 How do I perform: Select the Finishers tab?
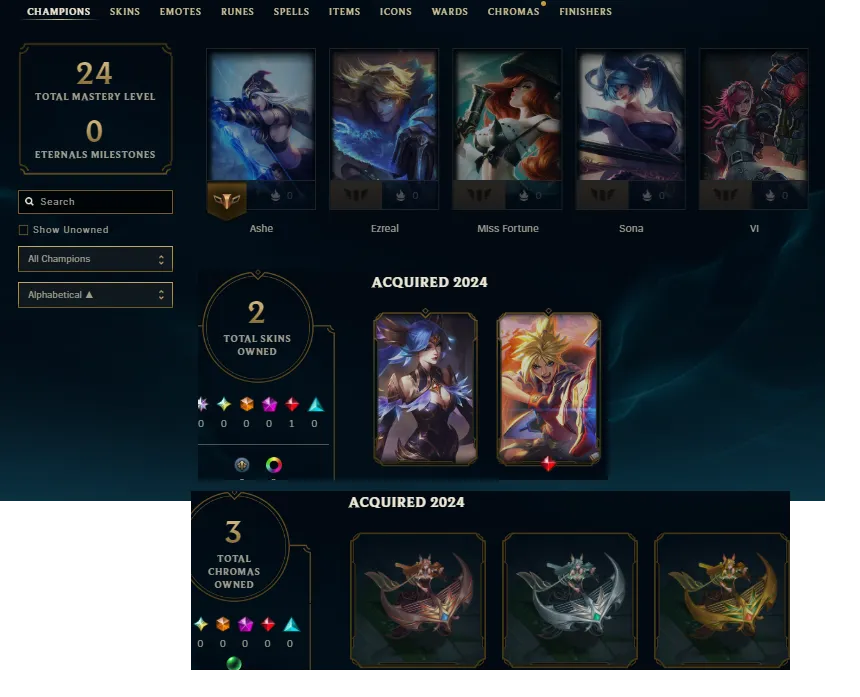(585, 12)
